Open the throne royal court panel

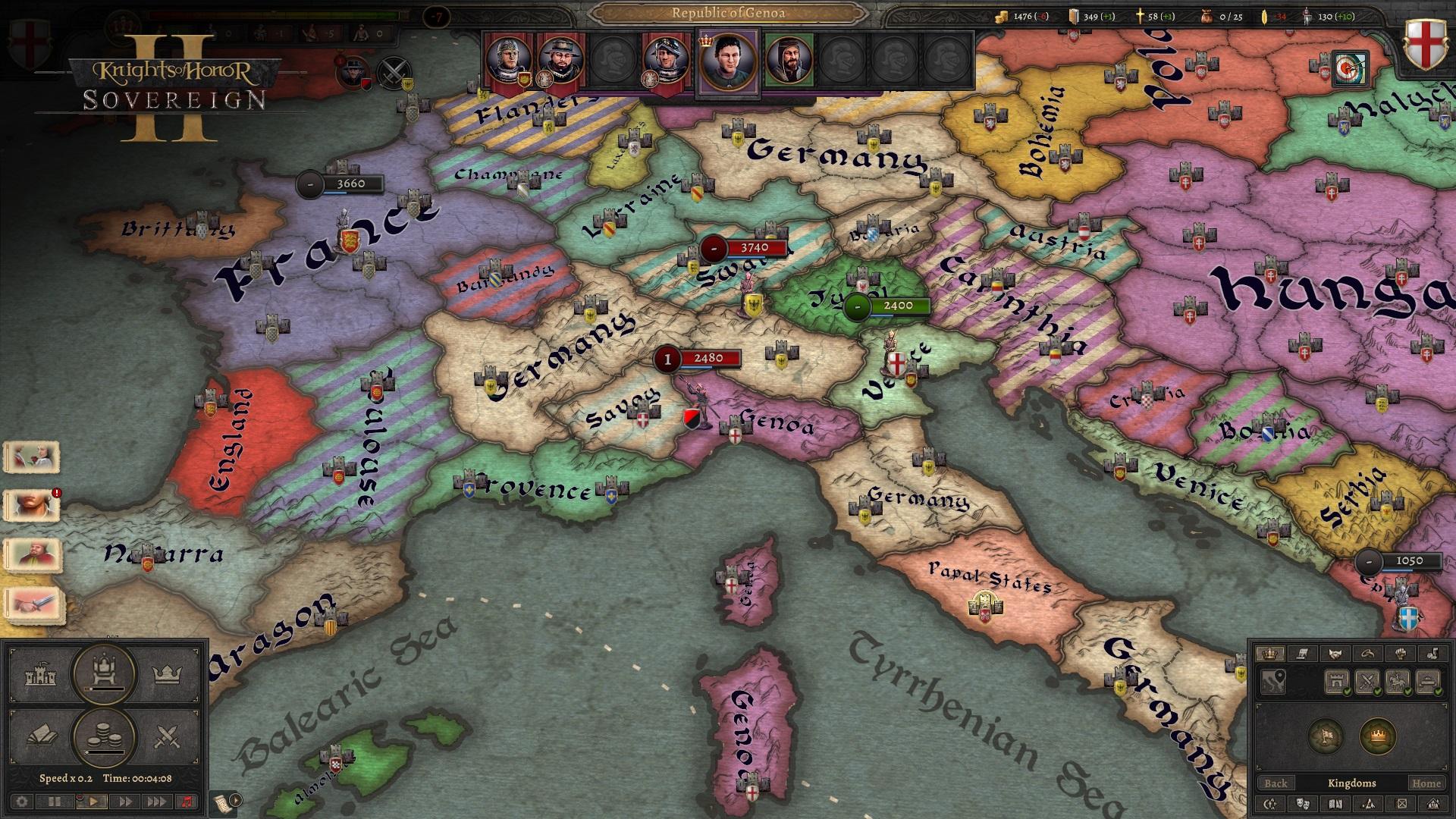click(x=105, y=673)
